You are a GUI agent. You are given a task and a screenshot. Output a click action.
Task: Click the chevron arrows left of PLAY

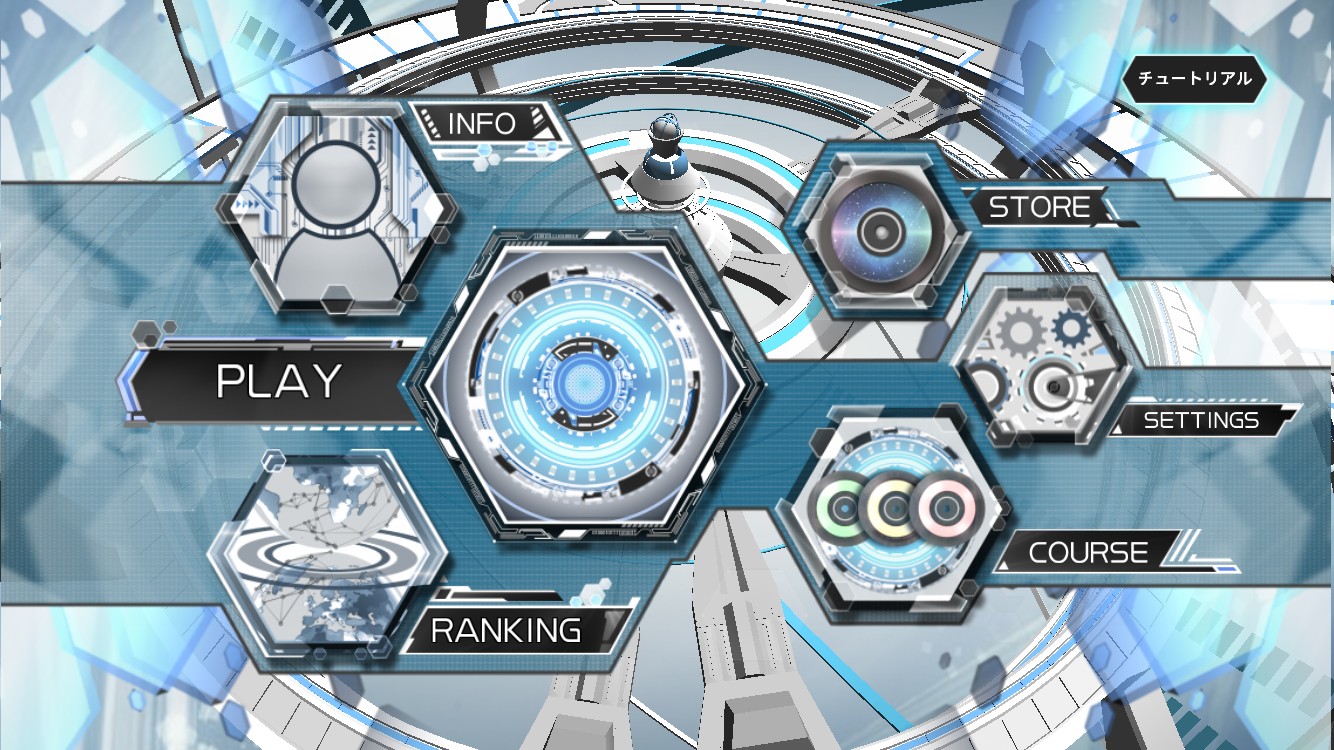[127, 381]
